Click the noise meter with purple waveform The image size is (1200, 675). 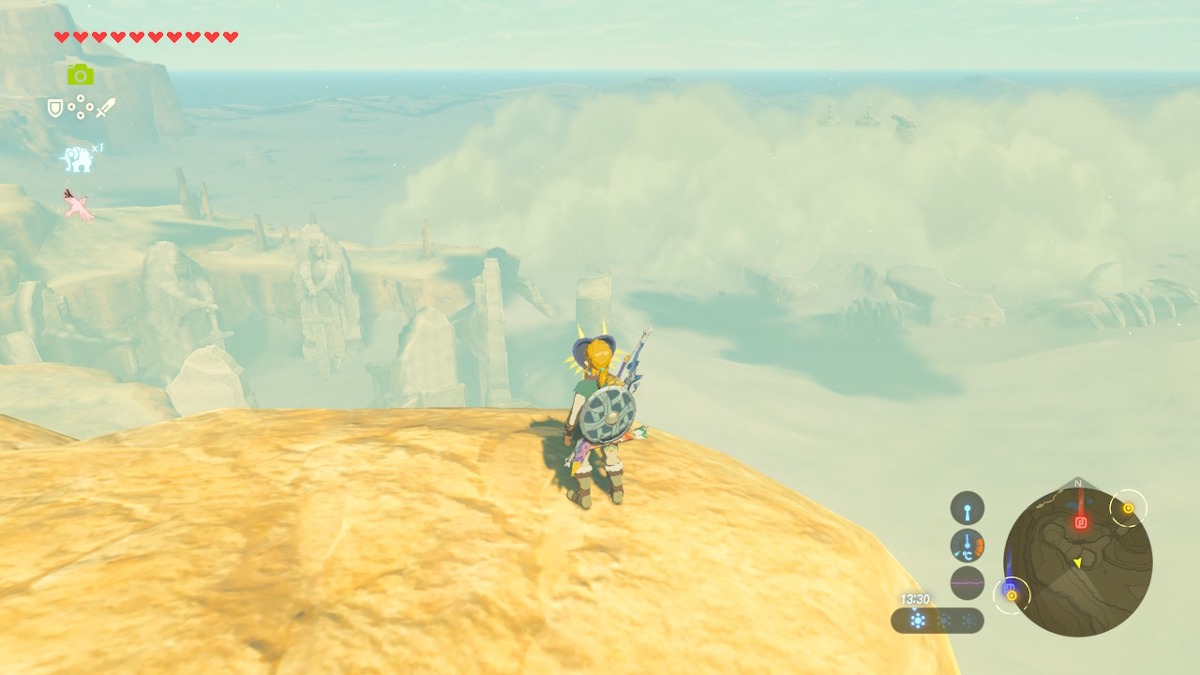pos(967,582)
